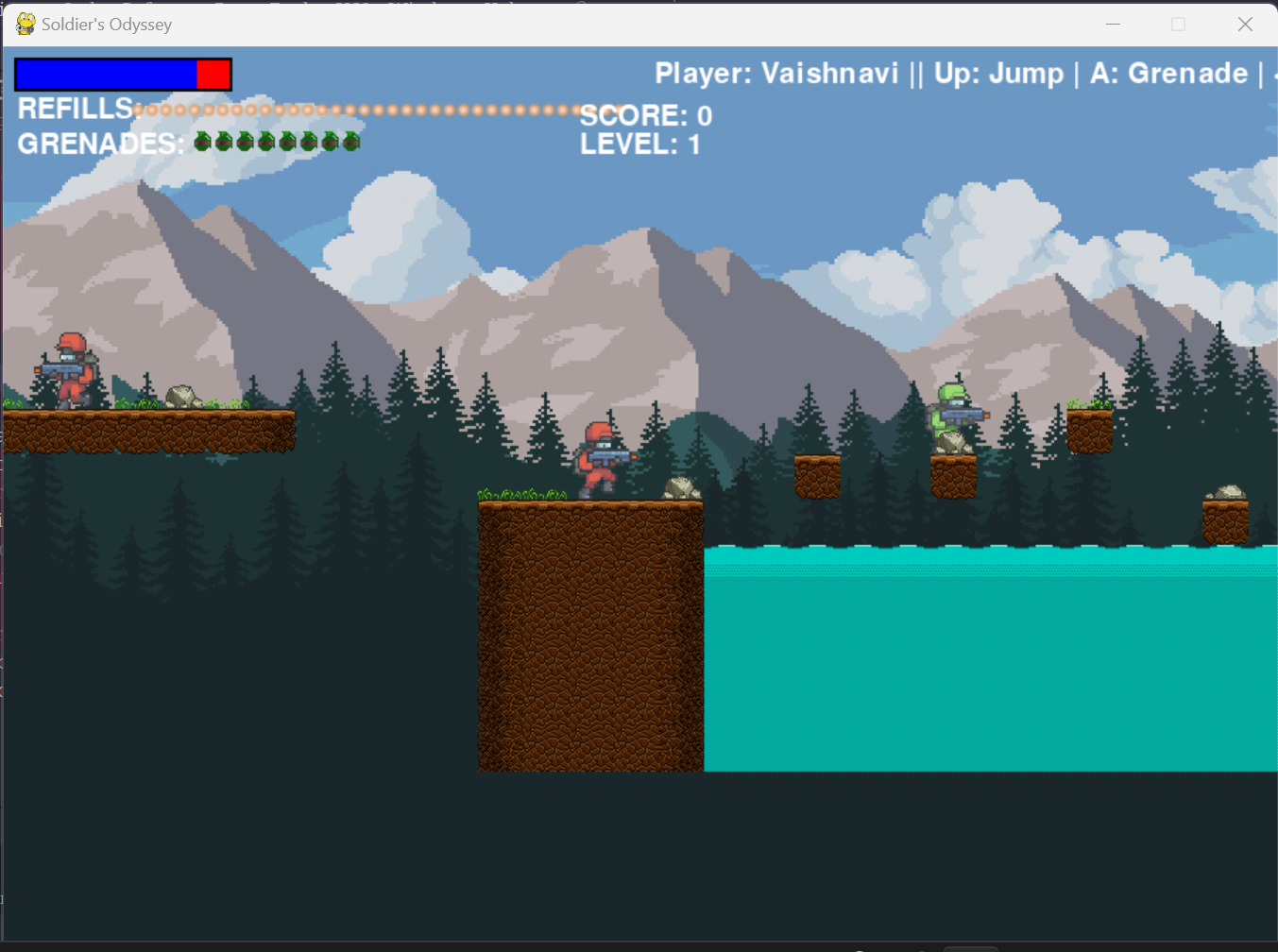
Task: Click the SCORE: 0 text
Action: pos(645,115)
